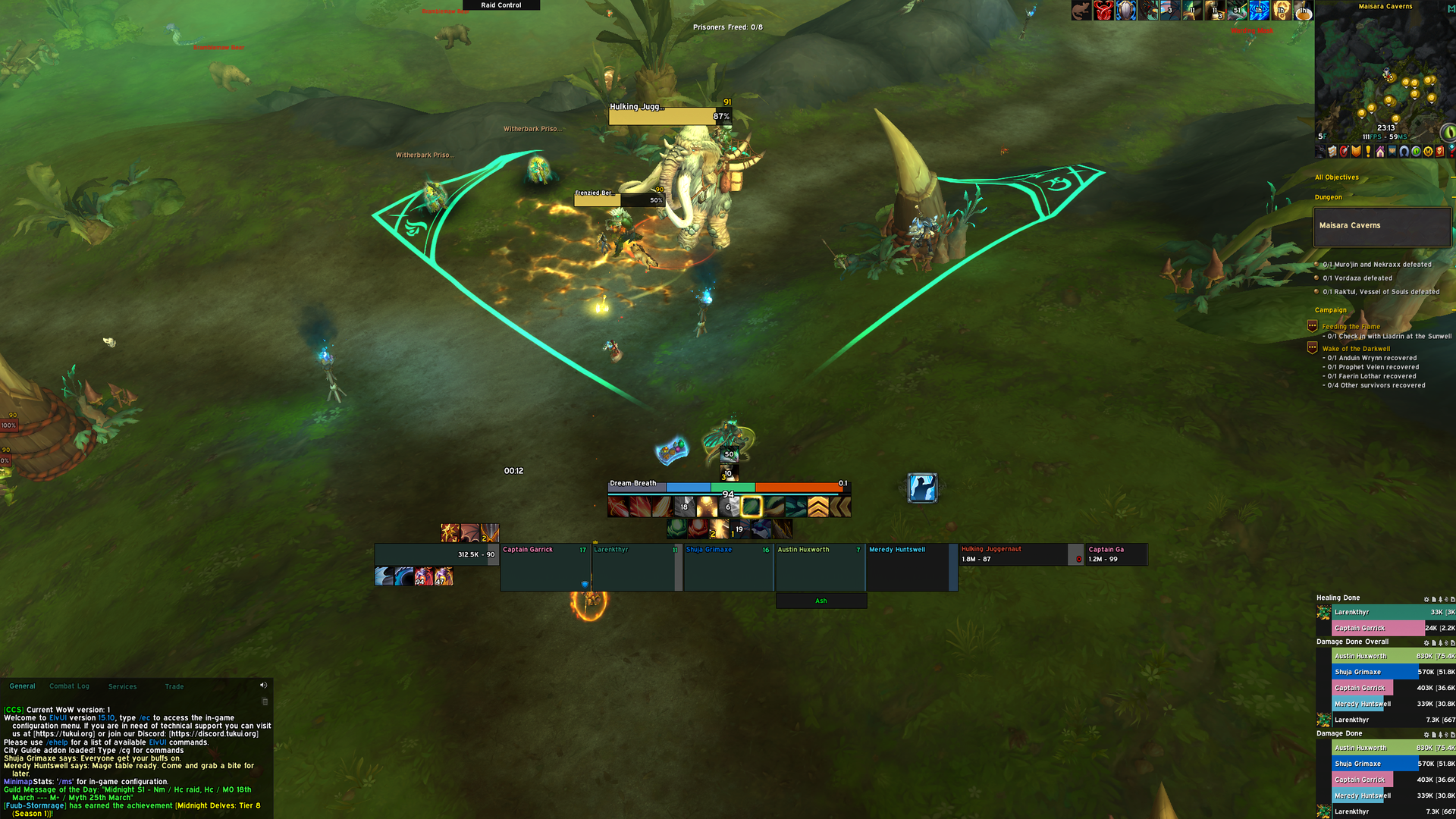
Task: Select the pet frame labeled Ash
Action: [x=821, y=601]
